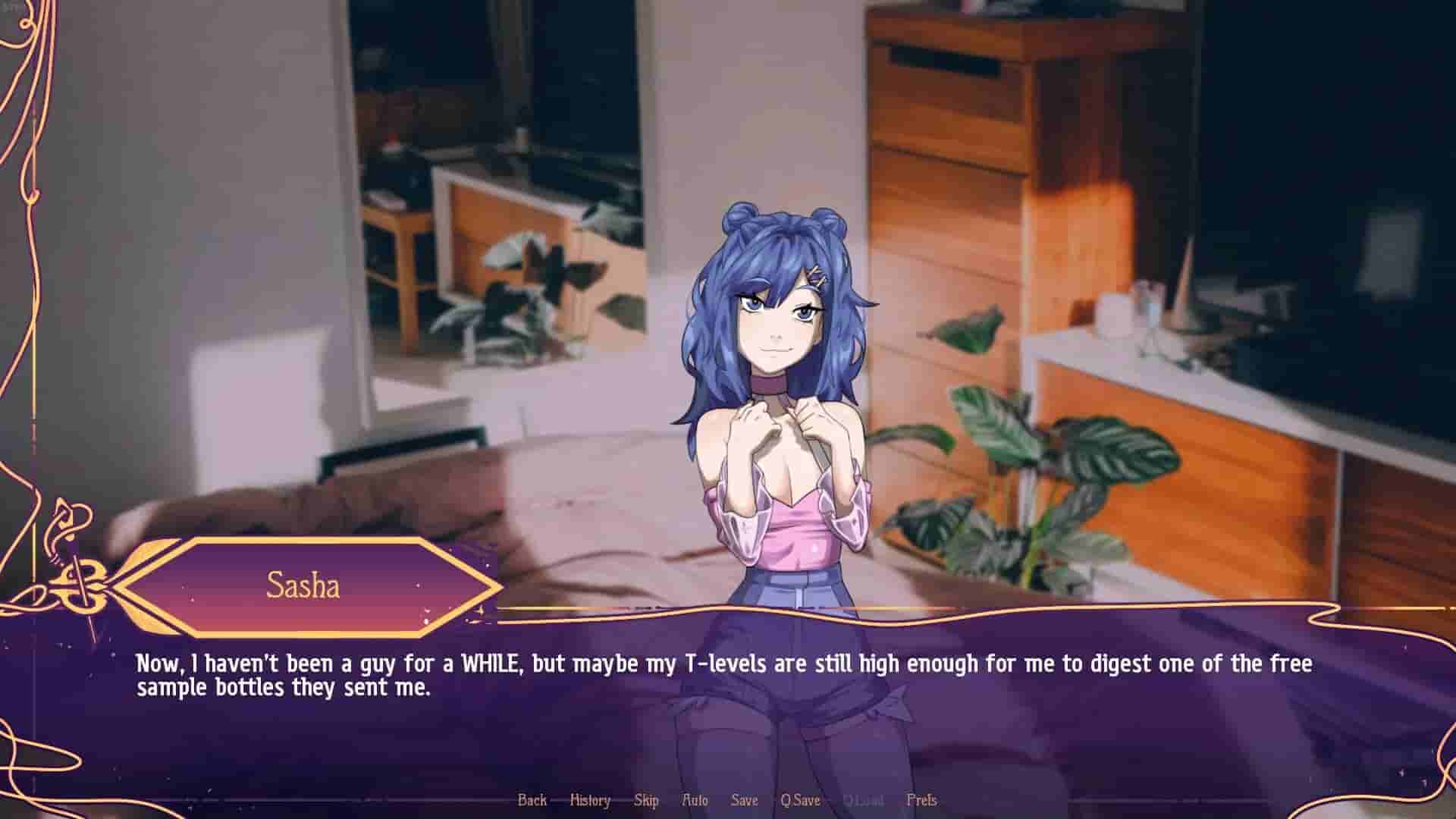Open the Prefs settings menu

coord(924,800)
